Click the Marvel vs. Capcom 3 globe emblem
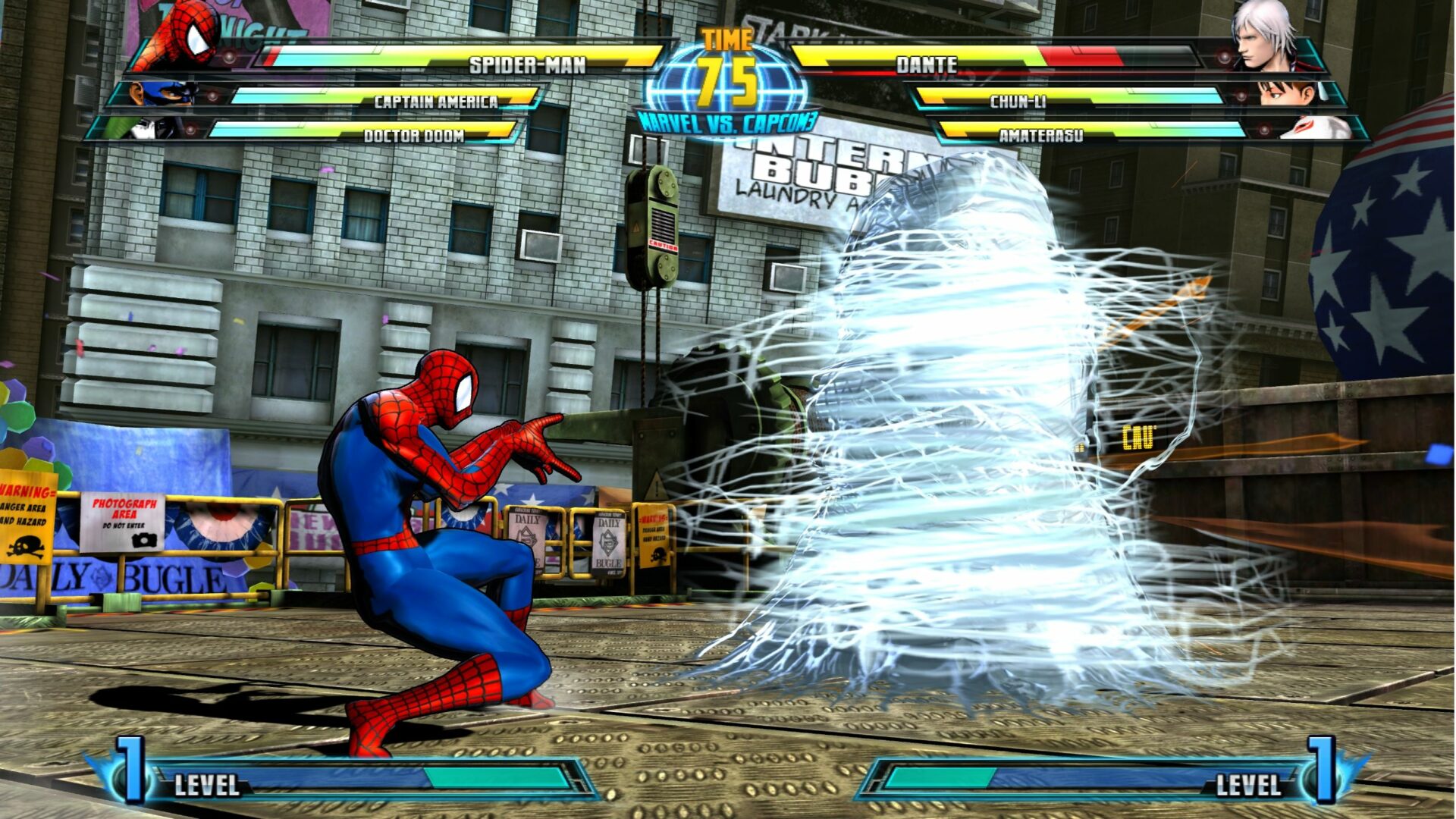 pyautogui.click(x=726, y=83)
